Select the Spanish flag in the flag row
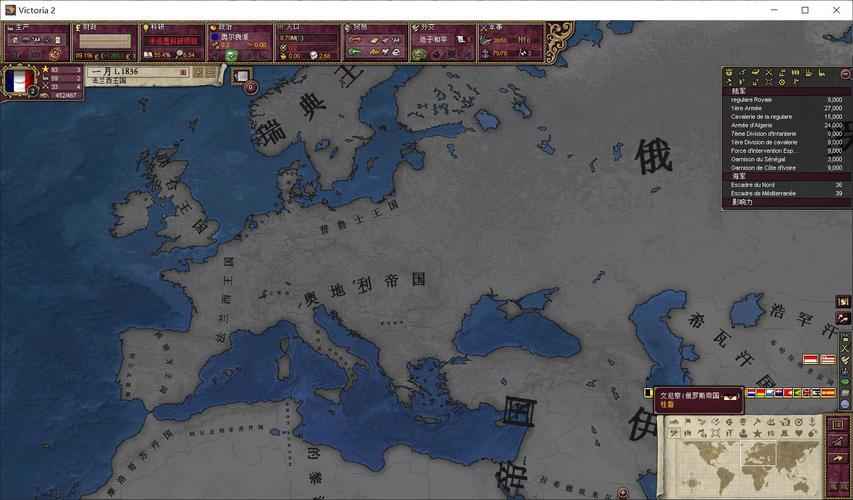The width and height of the screenshot is (853, 500). click(x=828, y=393)
